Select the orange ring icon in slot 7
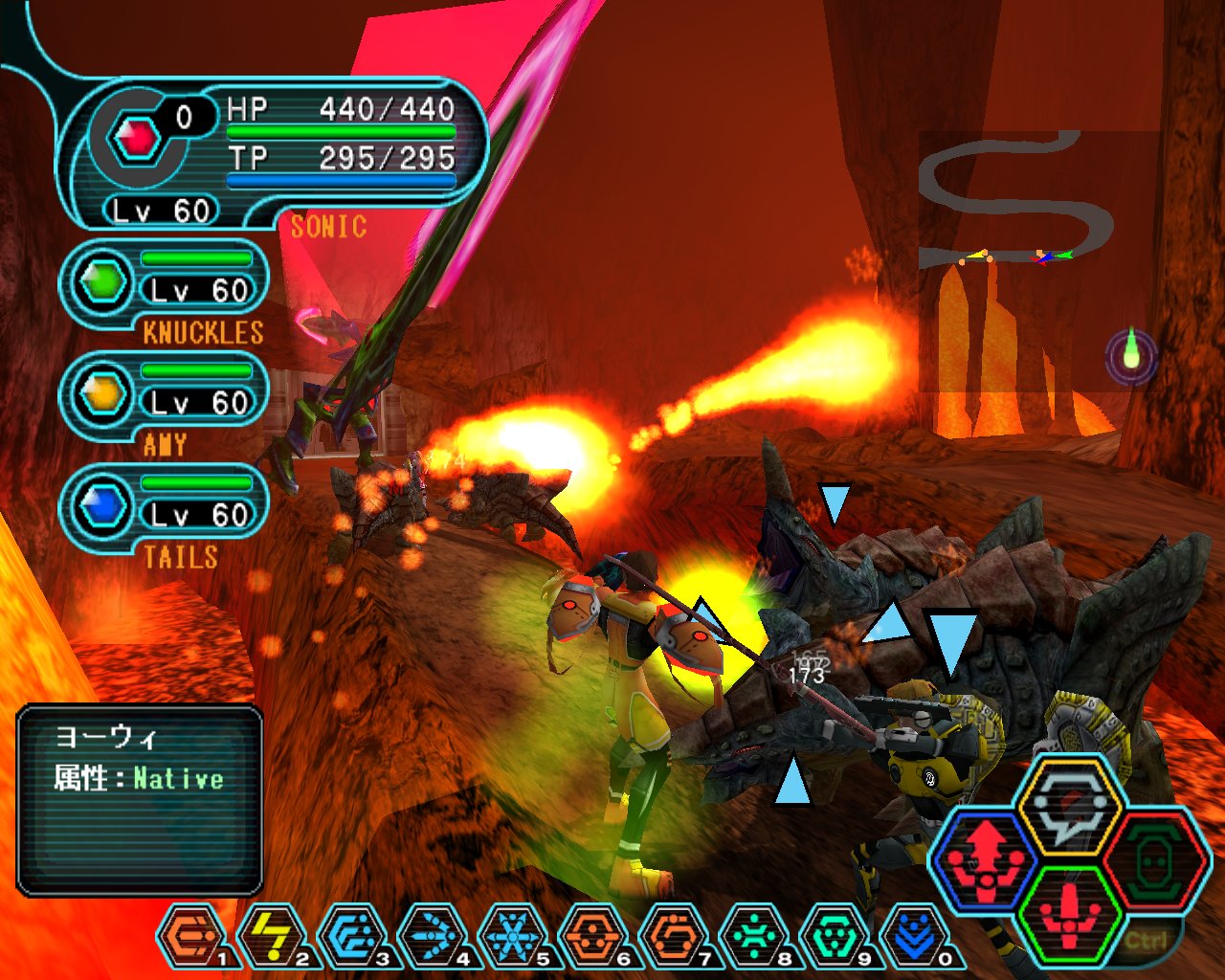1225x980 pixels. point(672,935)
